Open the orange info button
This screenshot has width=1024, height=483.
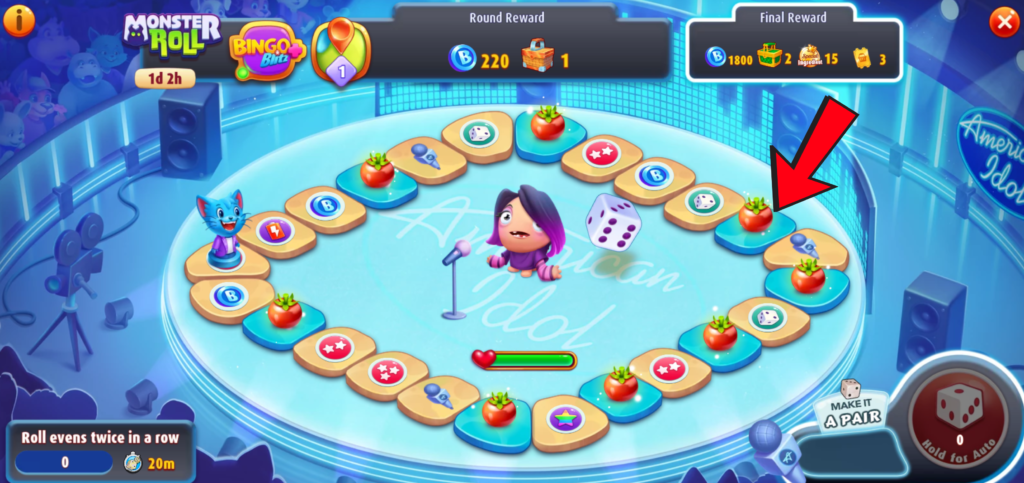point(20,21)
